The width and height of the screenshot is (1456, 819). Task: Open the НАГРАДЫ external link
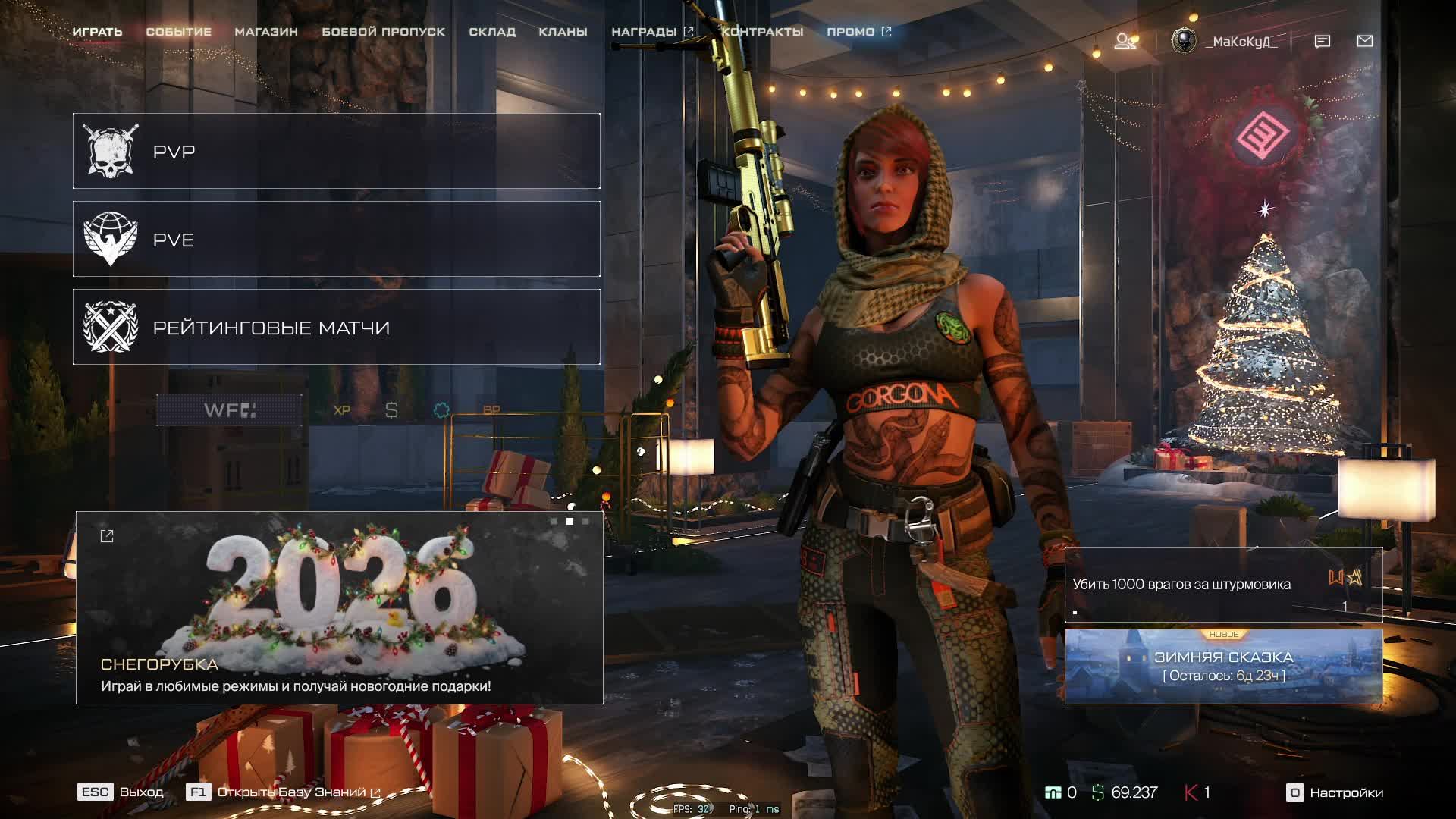click(652, 32)
